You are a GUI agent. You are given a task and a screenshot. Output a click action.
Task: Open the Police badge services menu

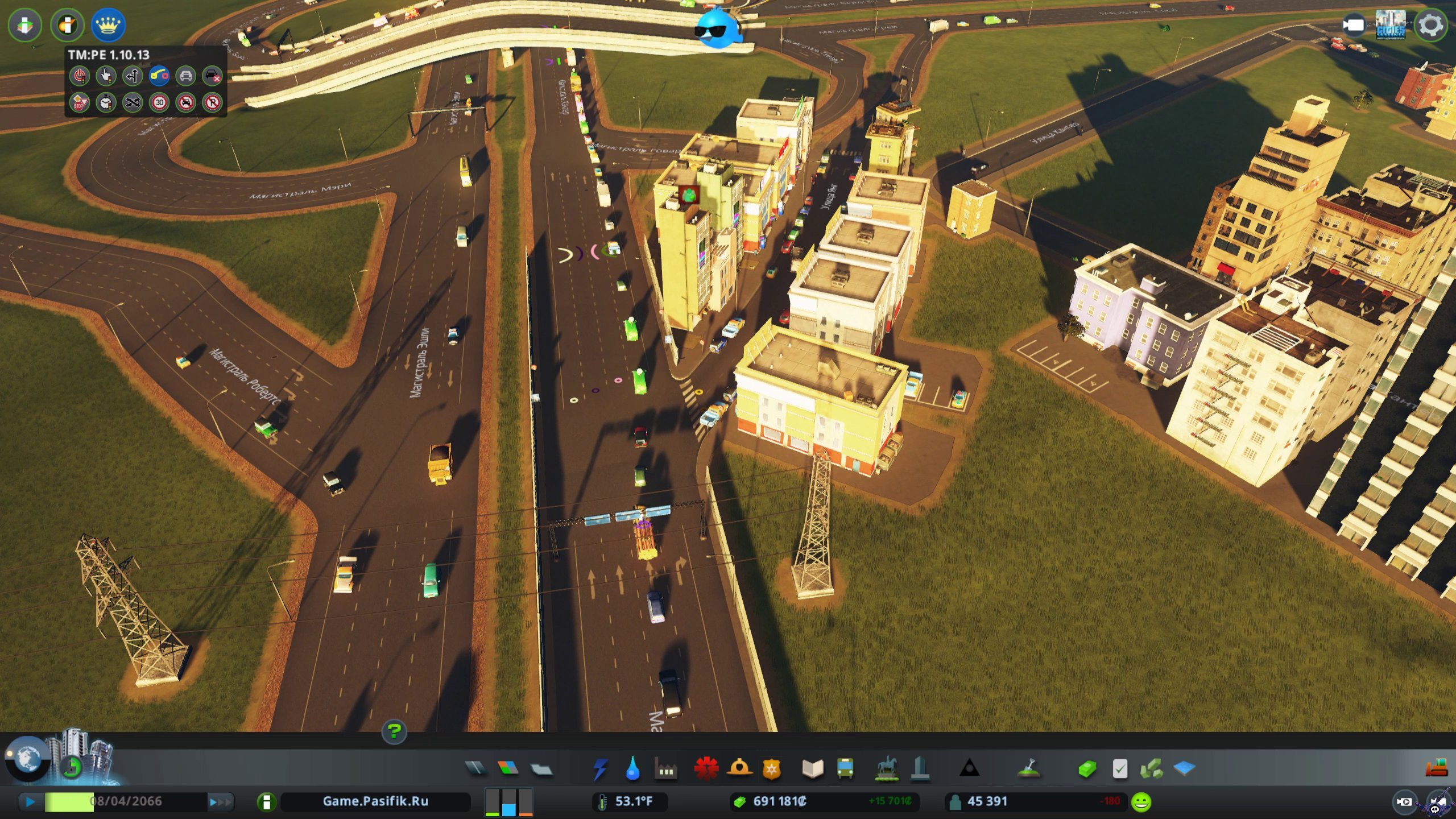pyautogui.click(x=771, y=769)
